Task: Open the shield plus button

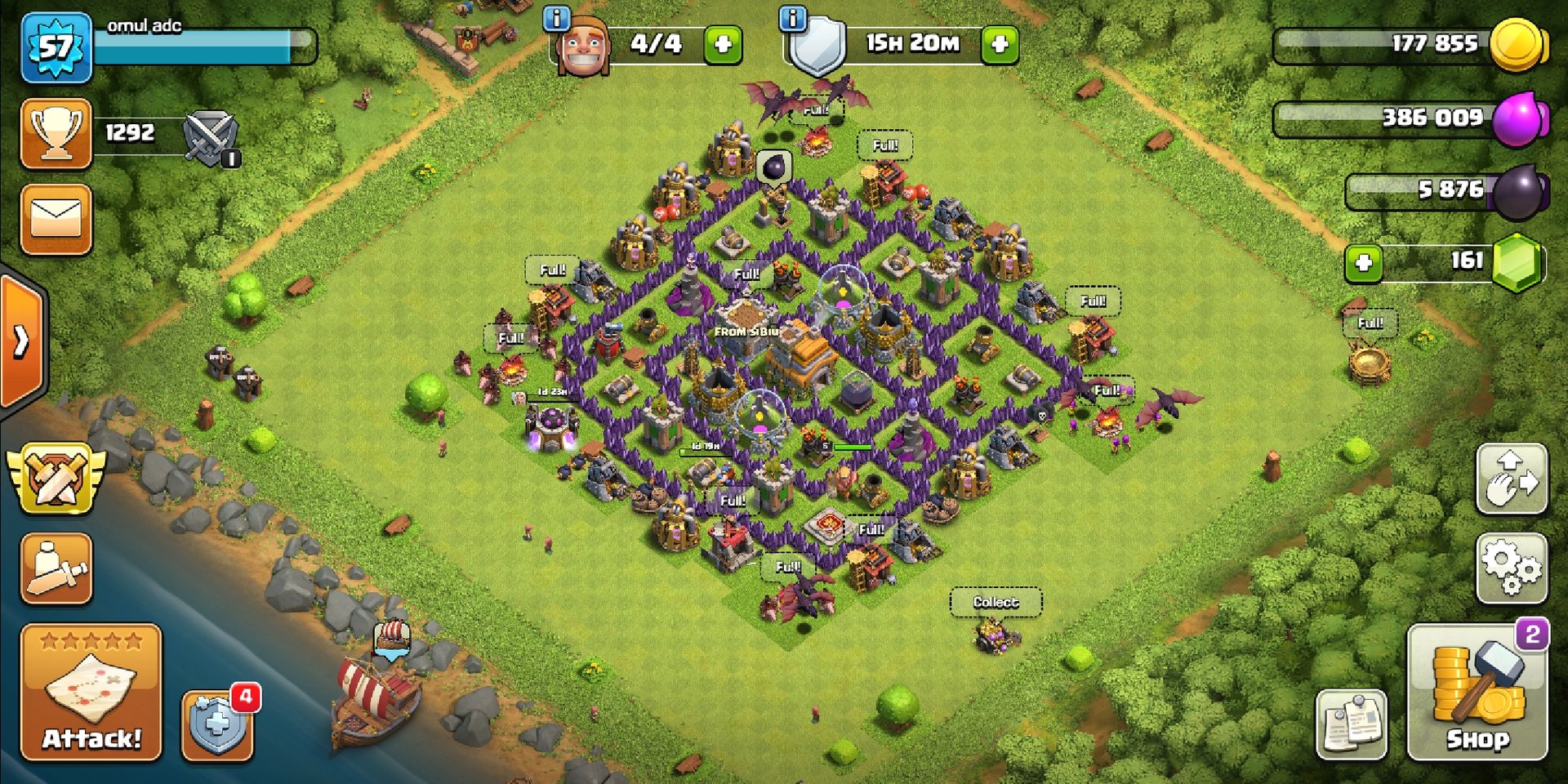Action: pyautogui.click(x=217, y=724)
